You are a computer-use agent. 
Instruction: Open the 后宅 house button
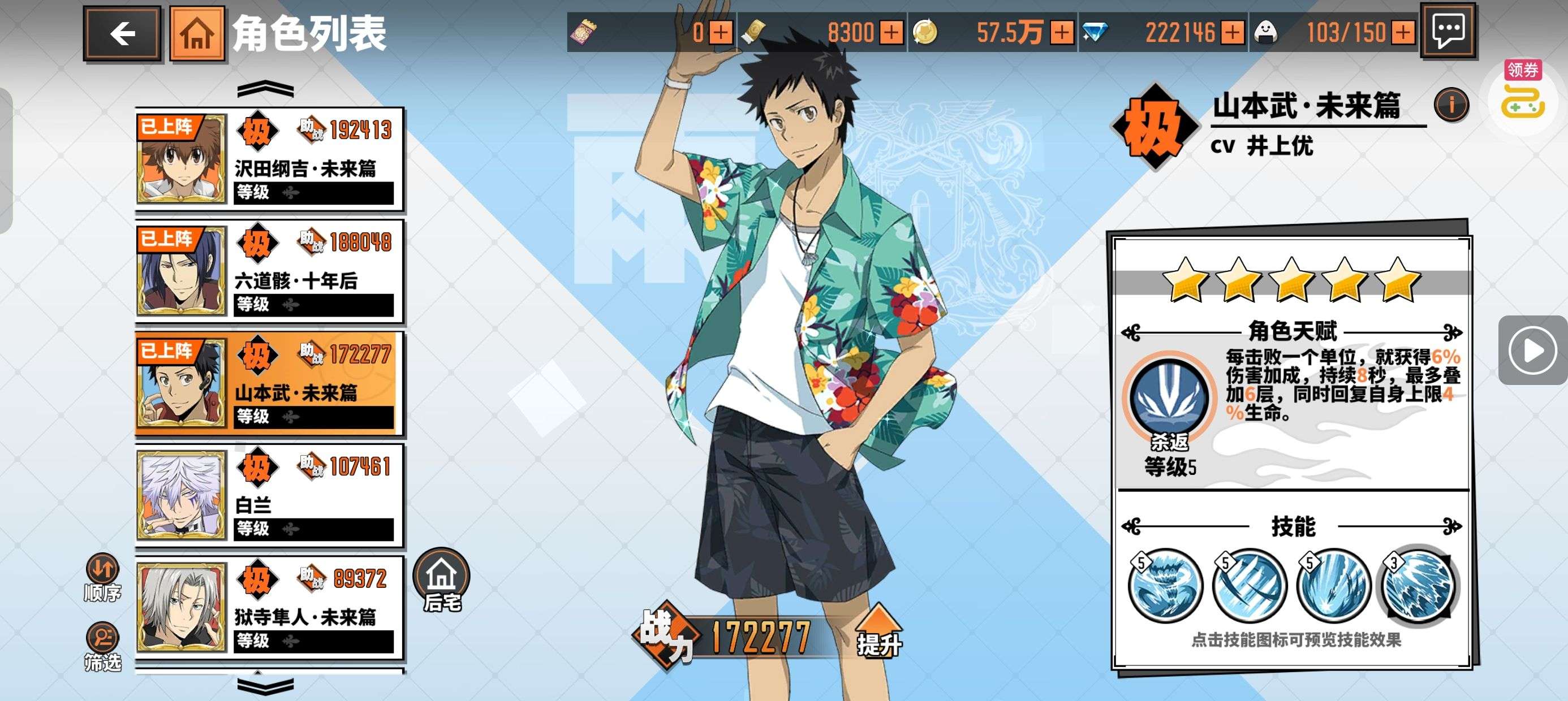tap(441, 580)
